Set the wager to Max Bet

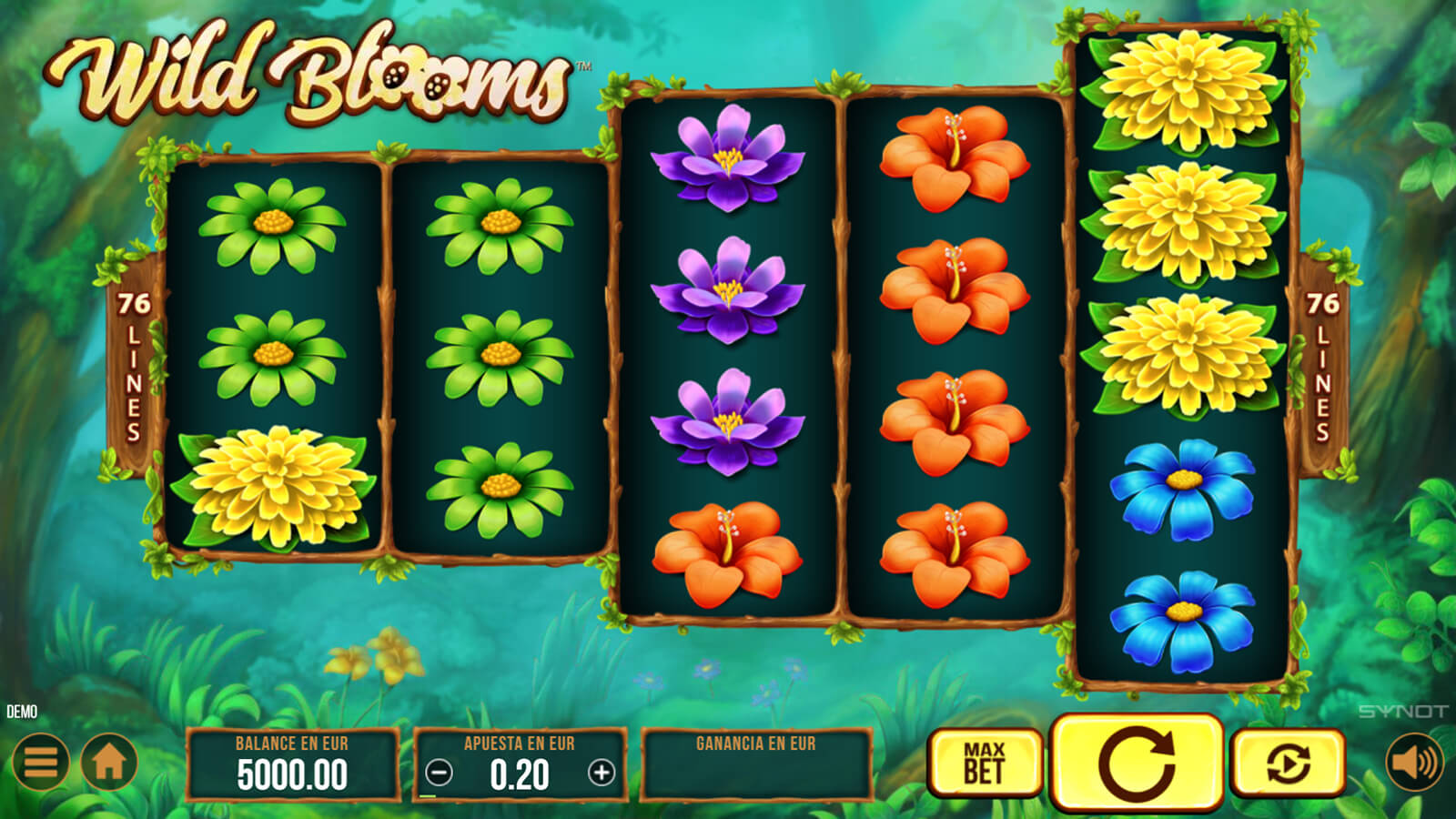pyautogui.click(x=985, y=763)
